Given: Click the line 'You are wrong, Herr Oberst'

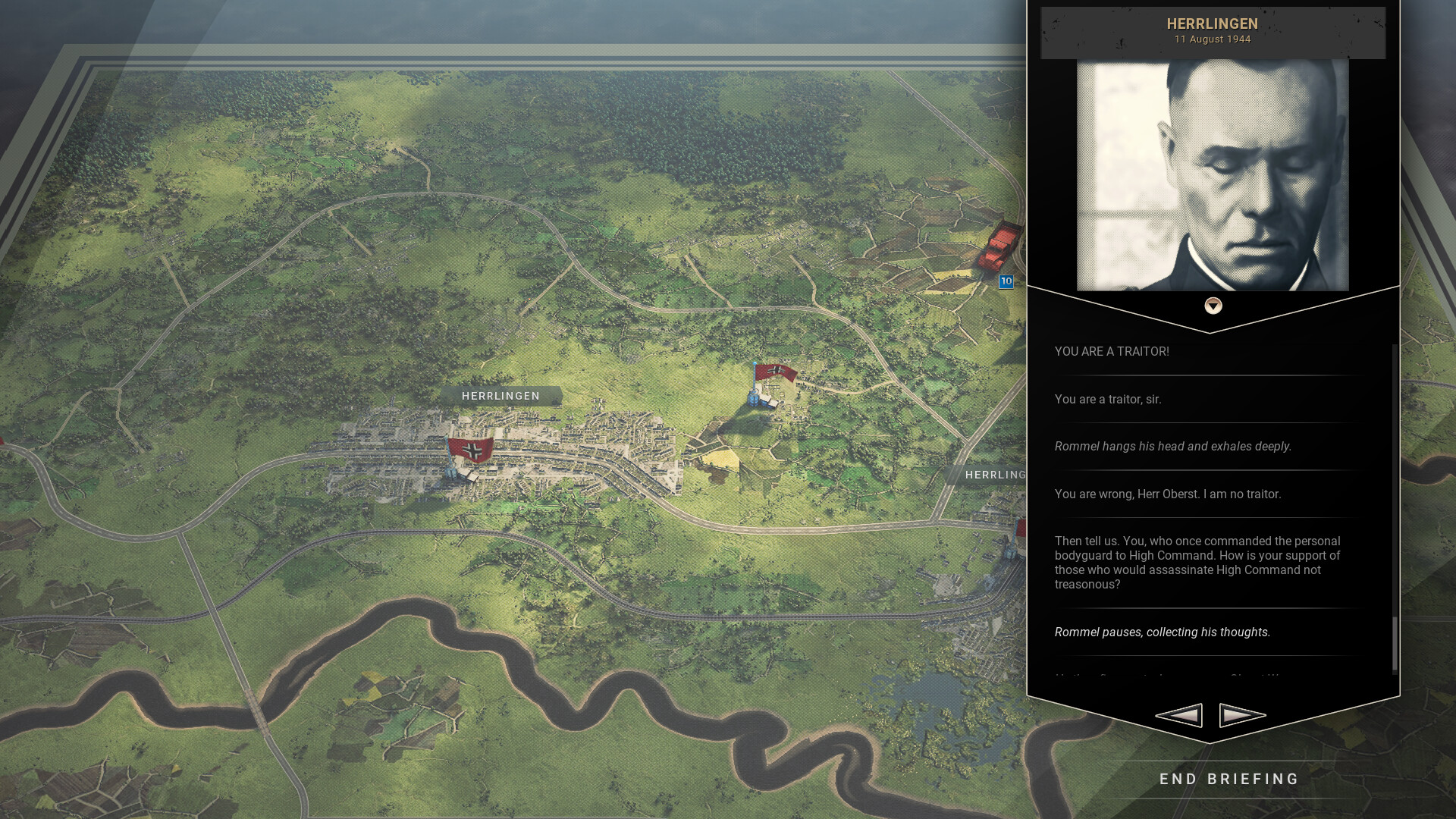Looking at the screenshot, I should pos(1167,494).
